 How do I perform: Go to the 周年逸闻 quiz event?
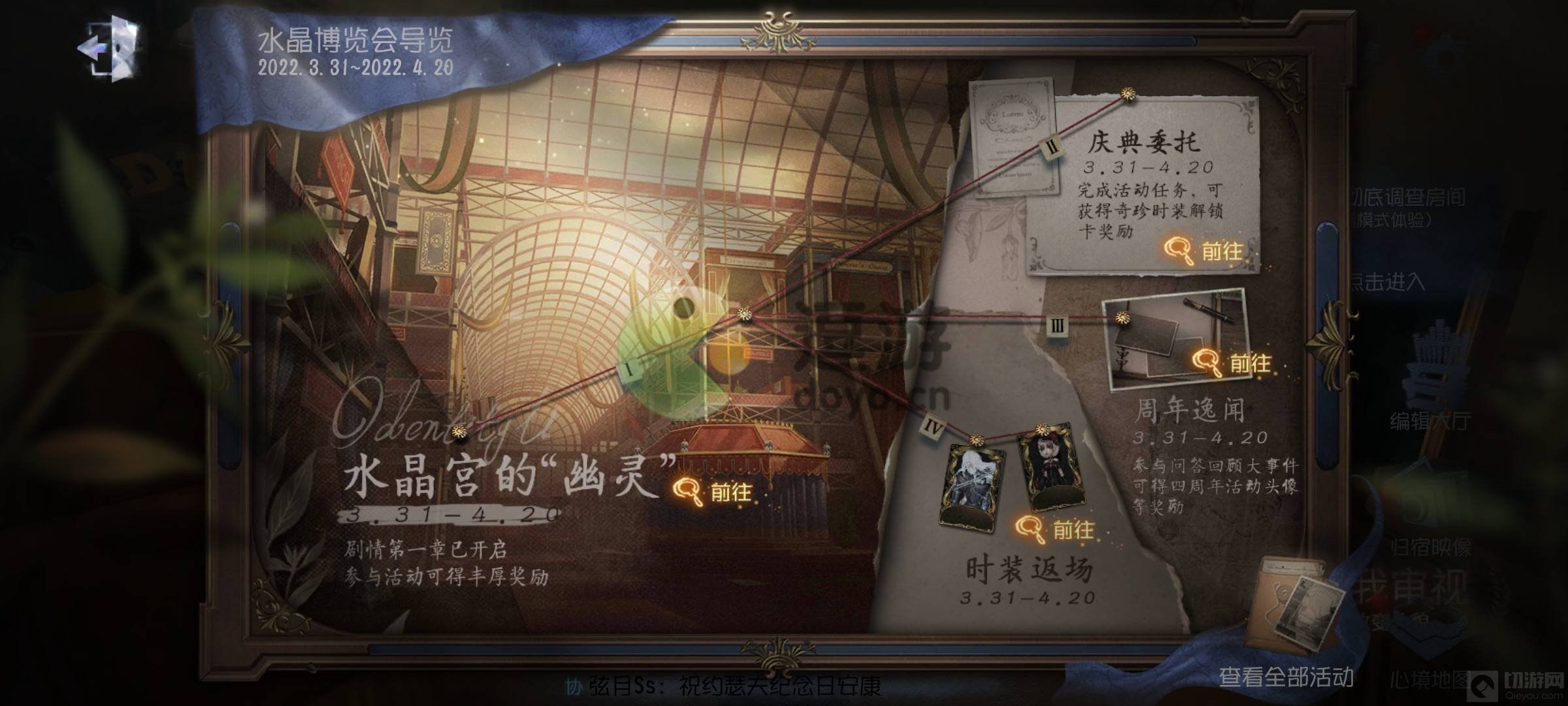coord(1232,363)
